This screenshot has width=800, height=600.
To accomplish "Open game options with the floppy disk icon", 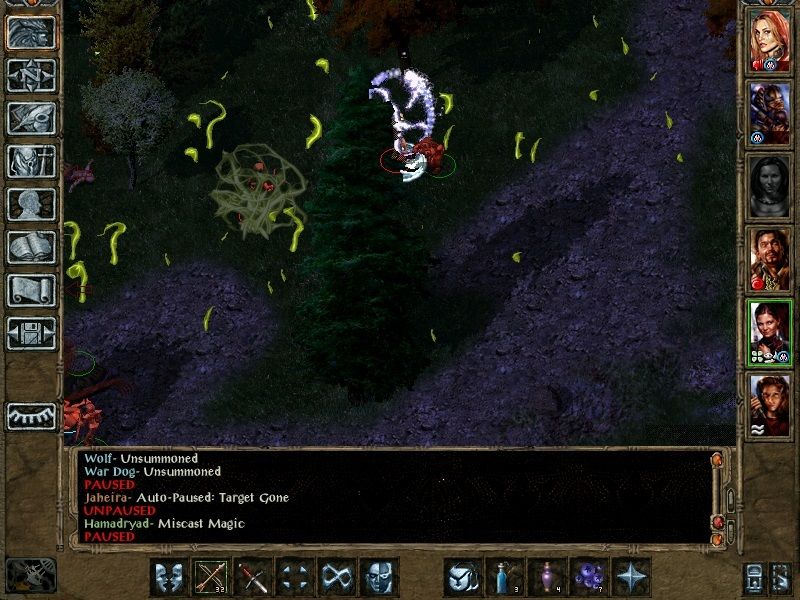I will pyautogui.click(x=31, y=333).
